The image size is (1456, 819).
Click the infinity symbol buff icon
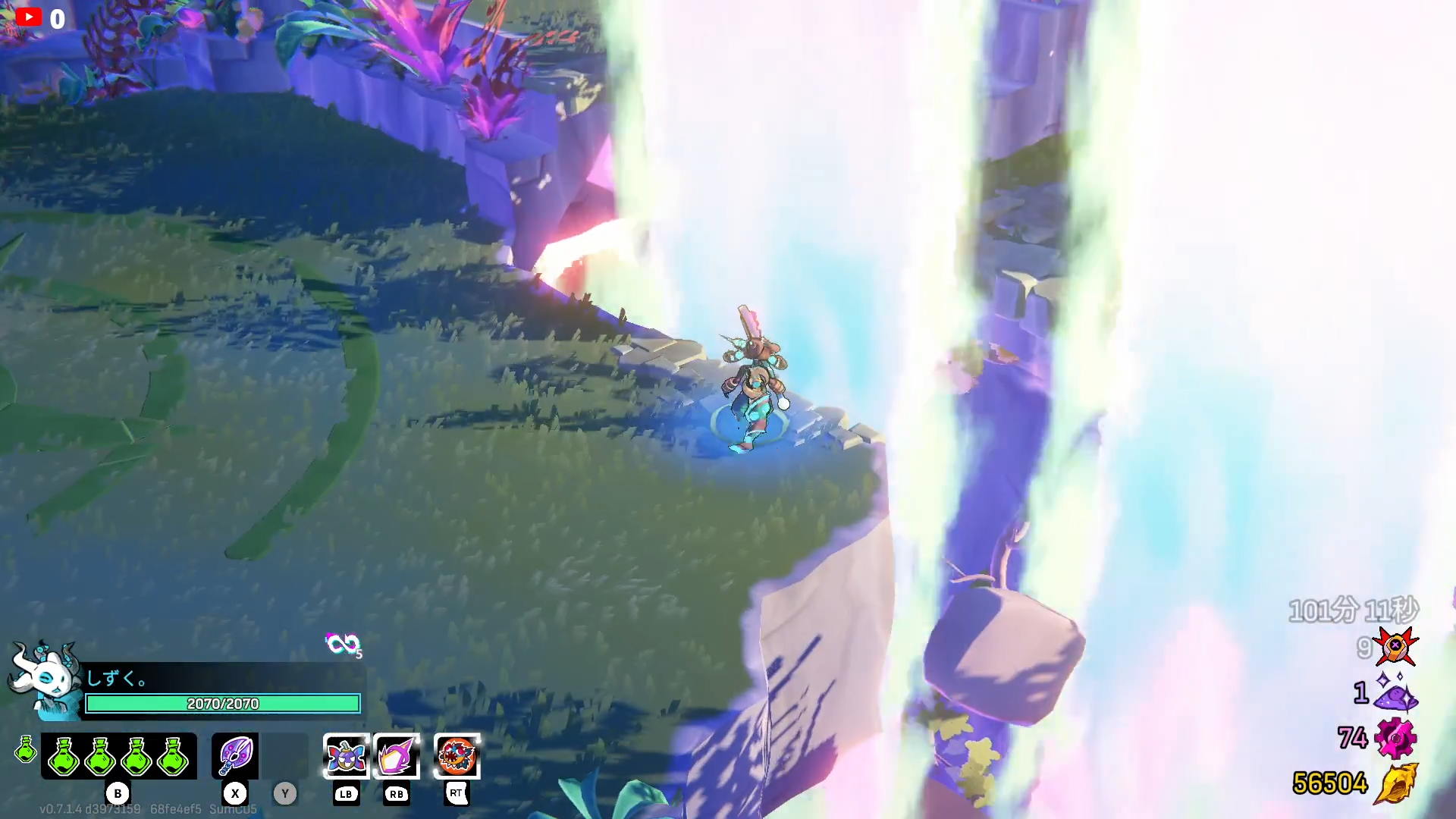341,644
